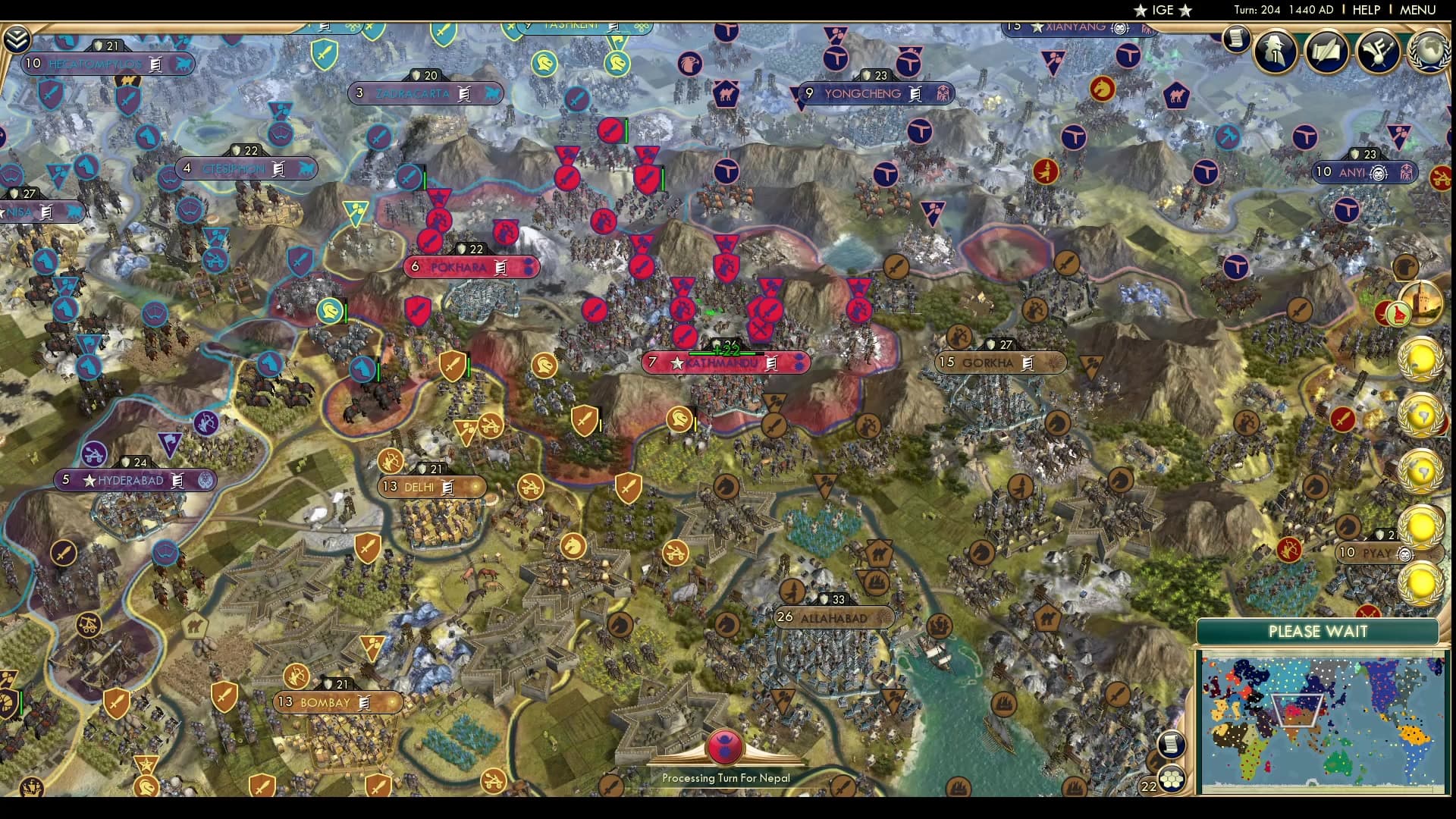Open the Espionage overview spy icon

click(x=1276, y=50)
